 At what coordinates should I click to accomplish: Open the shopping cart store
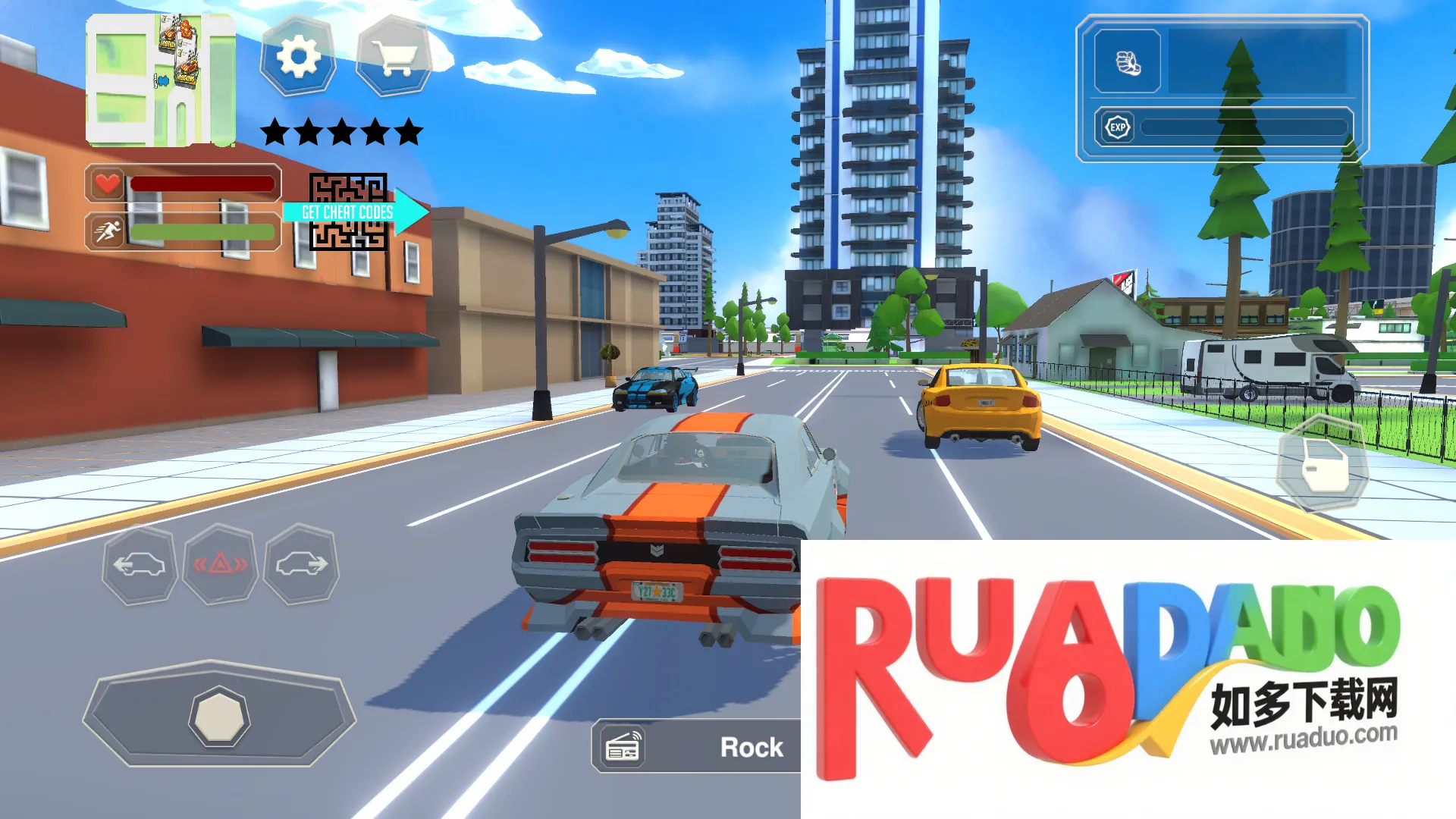pyautogui.click(x=394, y=56)
